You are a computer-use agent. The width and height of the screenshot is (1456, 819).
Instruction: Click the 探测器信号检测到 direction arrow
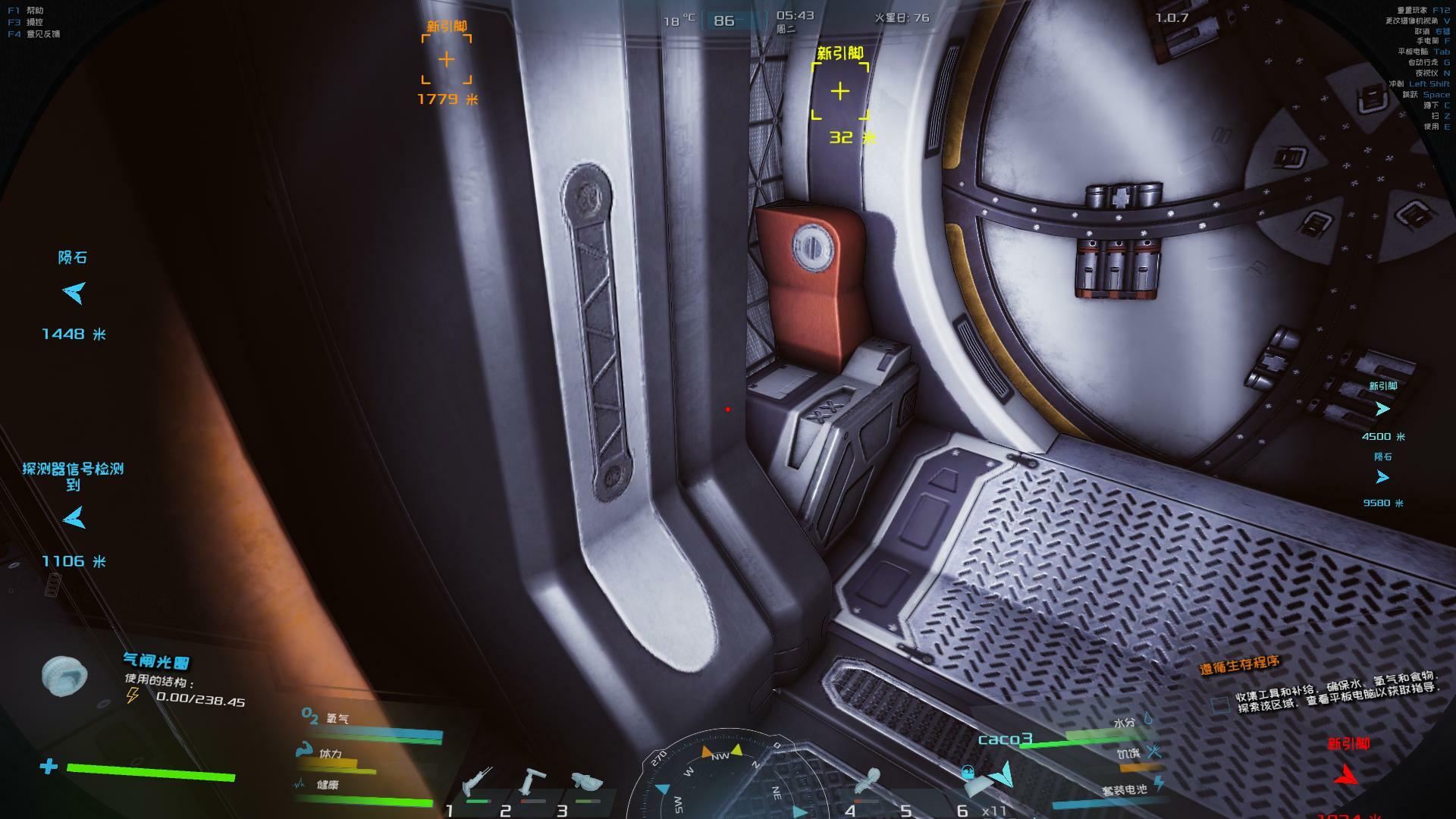(74, 519)
